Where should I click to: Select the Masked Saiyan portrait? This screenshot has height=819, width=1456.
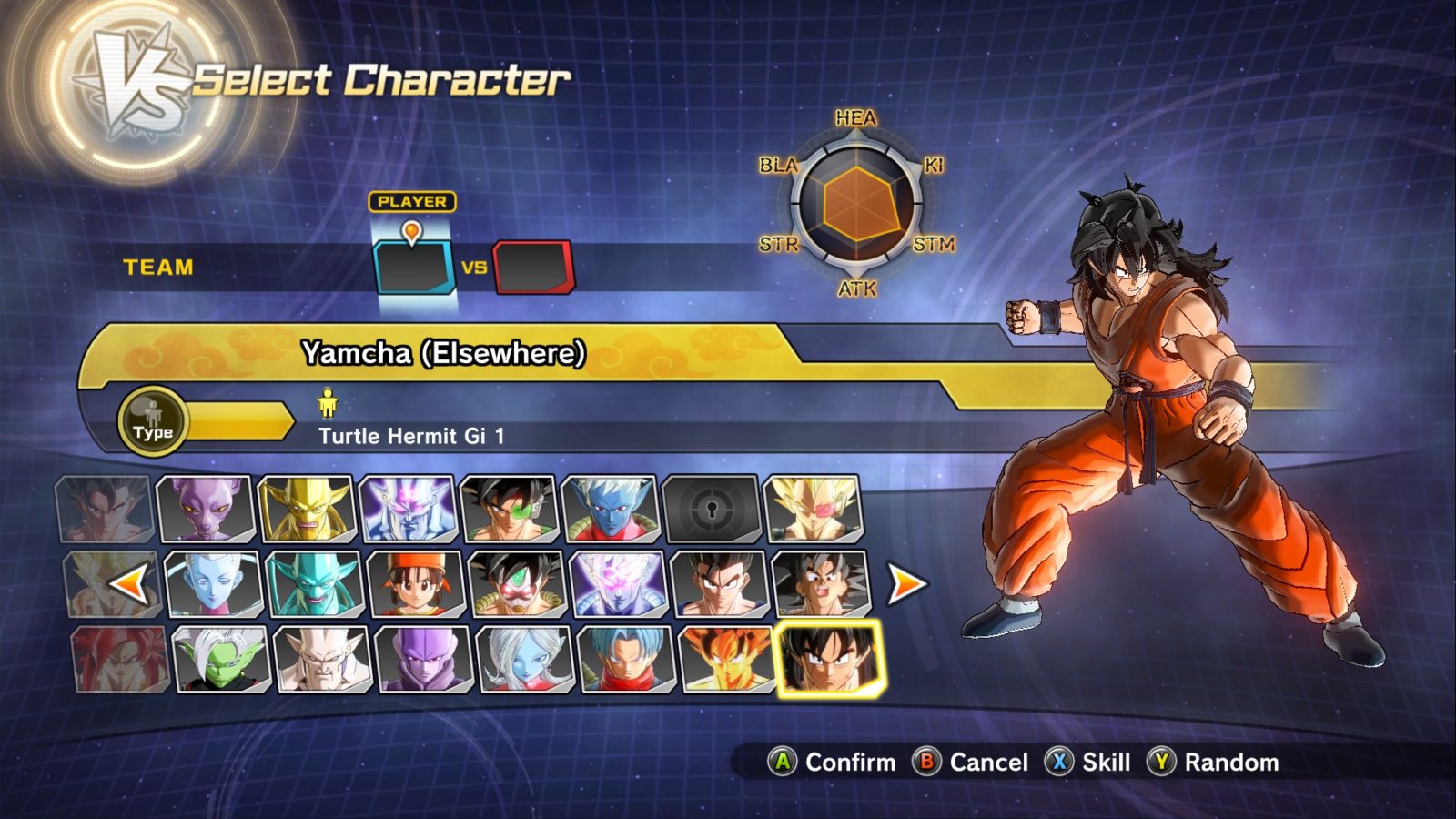pos(517,584)
